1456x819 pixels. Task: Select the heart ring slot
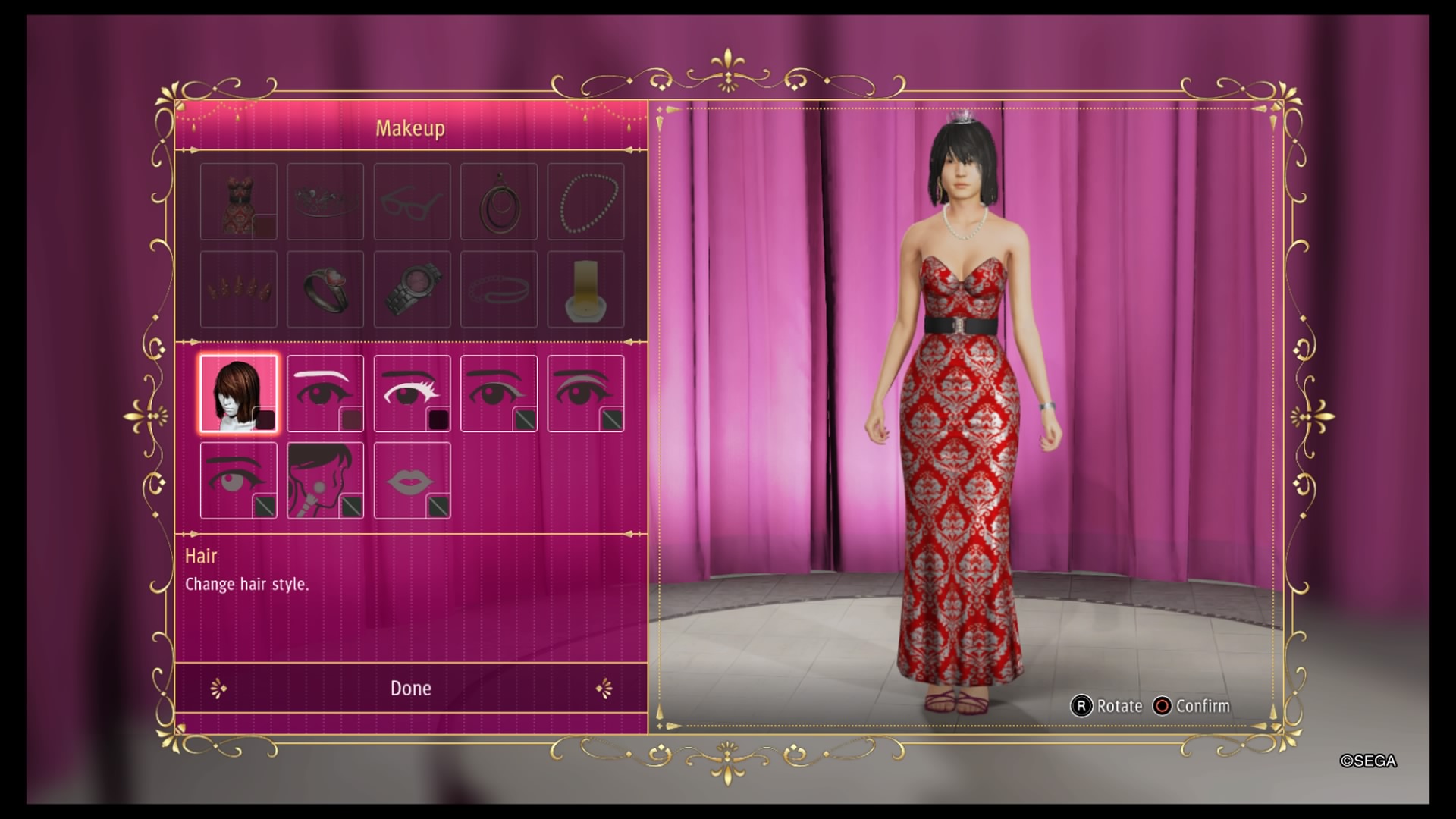[x=325, y=289]
